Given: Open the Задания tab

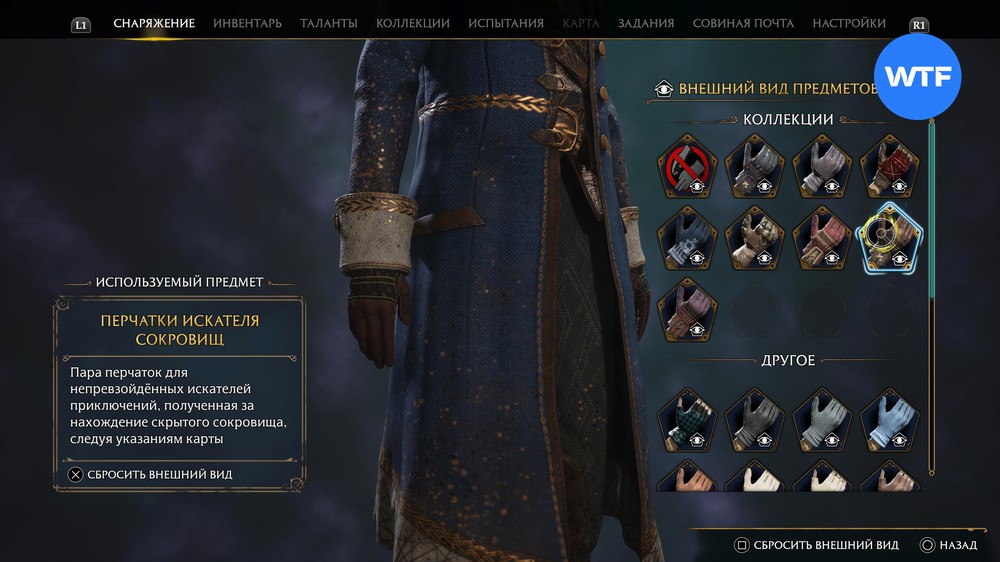Looking at the screenshot, I should 645,23.
